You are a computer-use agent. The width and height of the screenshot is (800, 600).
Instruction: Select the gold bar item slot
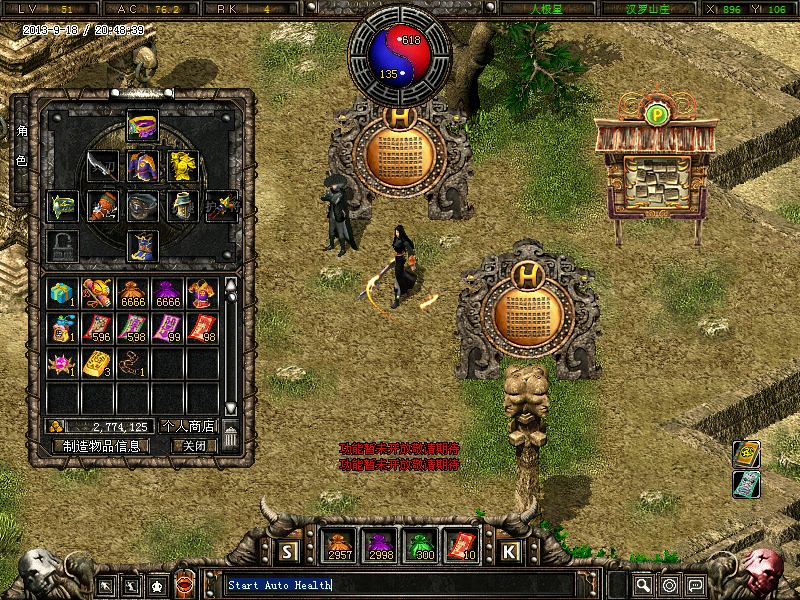(97, 365)
